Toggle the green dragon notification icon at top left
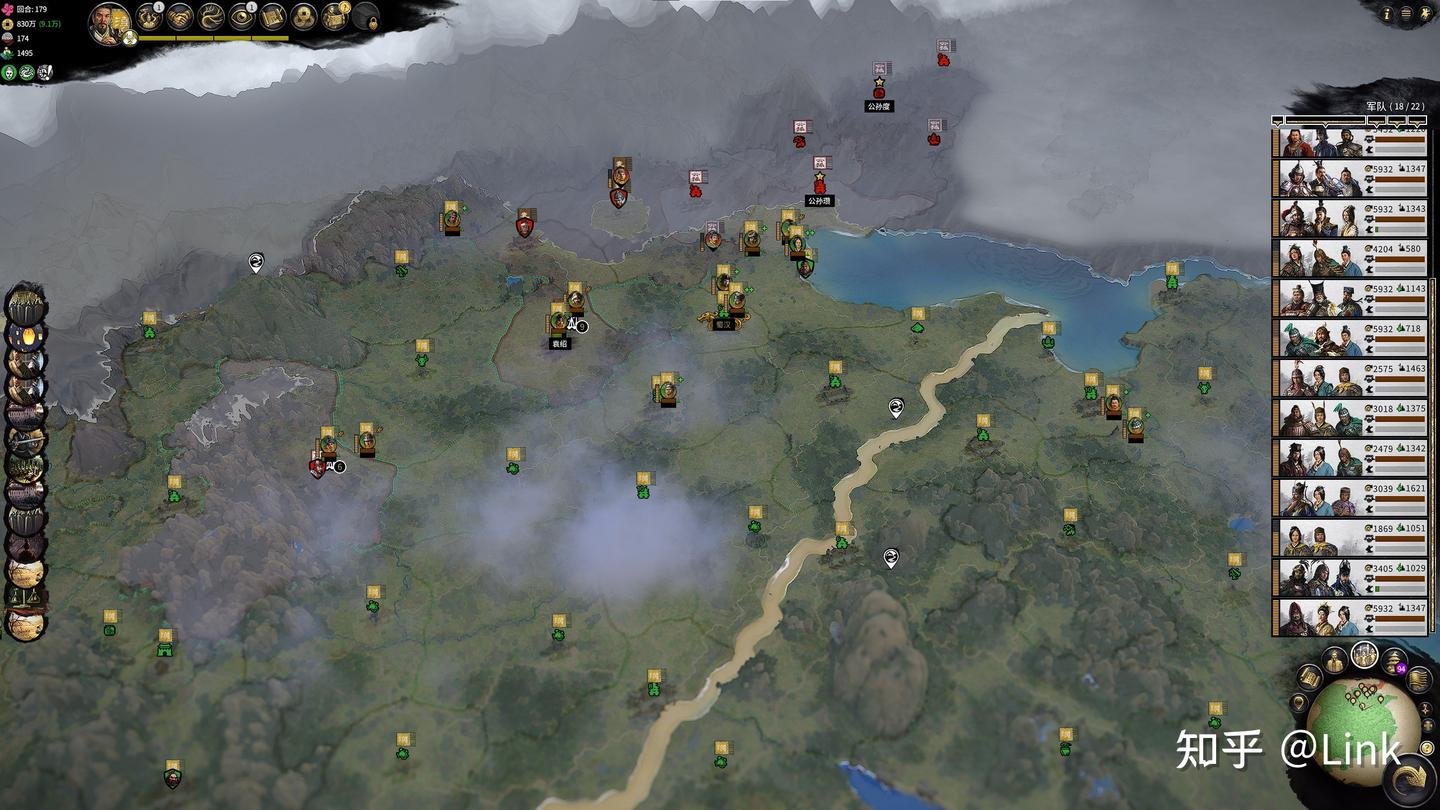1440x810 pixels. (x=26, y=71)
